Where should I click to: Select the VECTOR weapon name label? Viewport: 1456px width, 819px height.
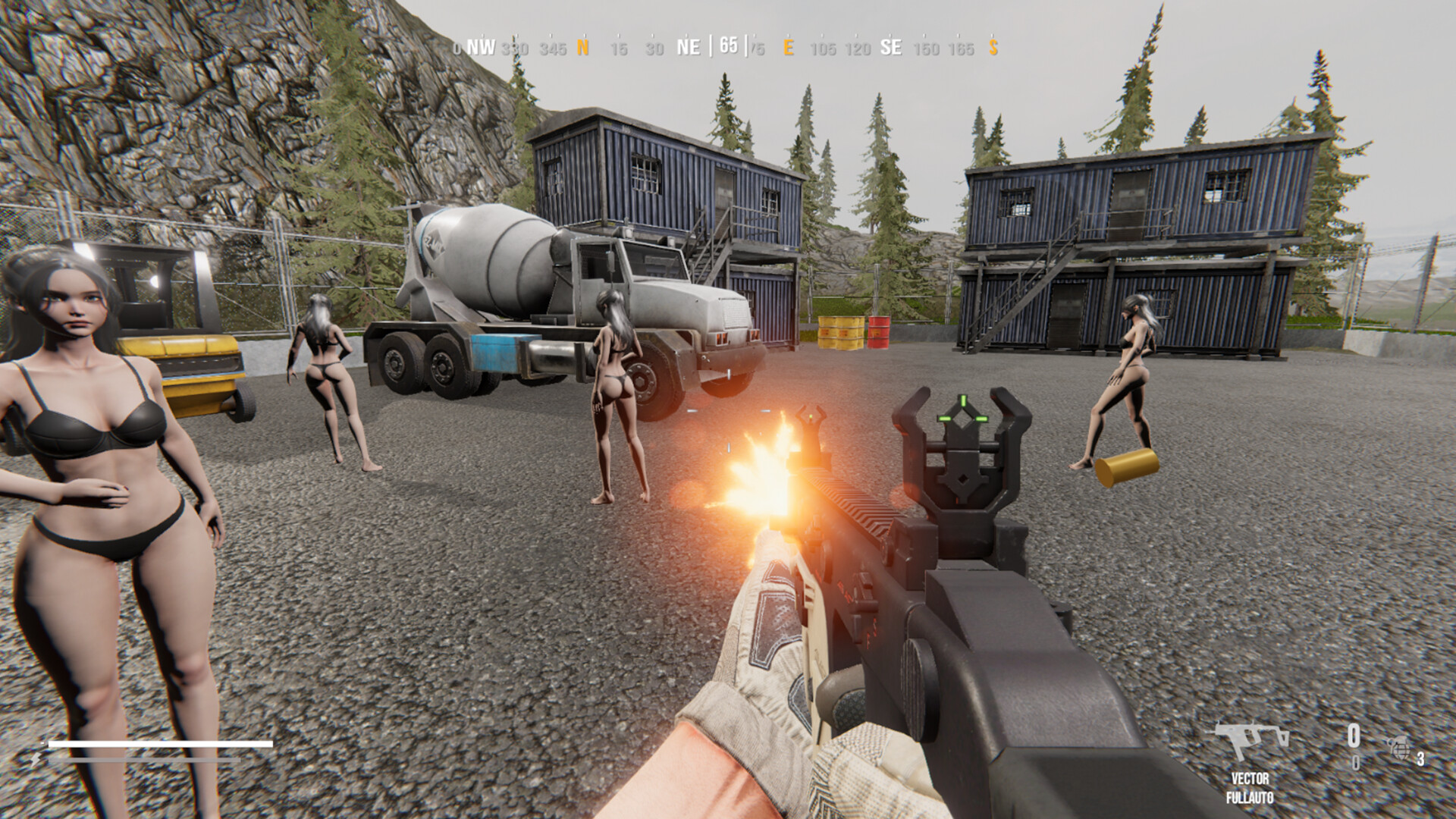click(1249, 779)
